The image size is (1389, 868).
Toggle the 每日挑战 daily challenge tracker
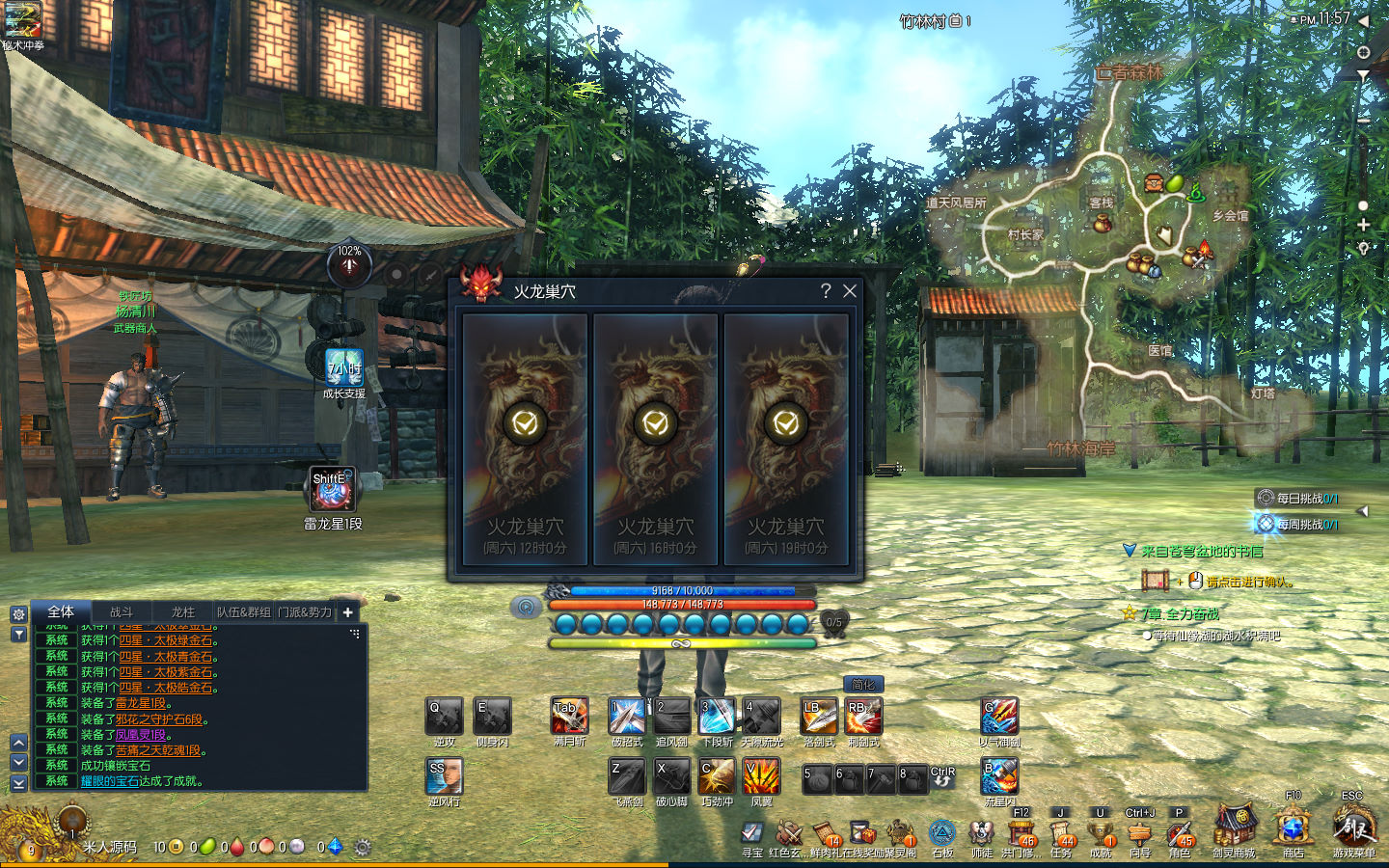(1298, 499)
